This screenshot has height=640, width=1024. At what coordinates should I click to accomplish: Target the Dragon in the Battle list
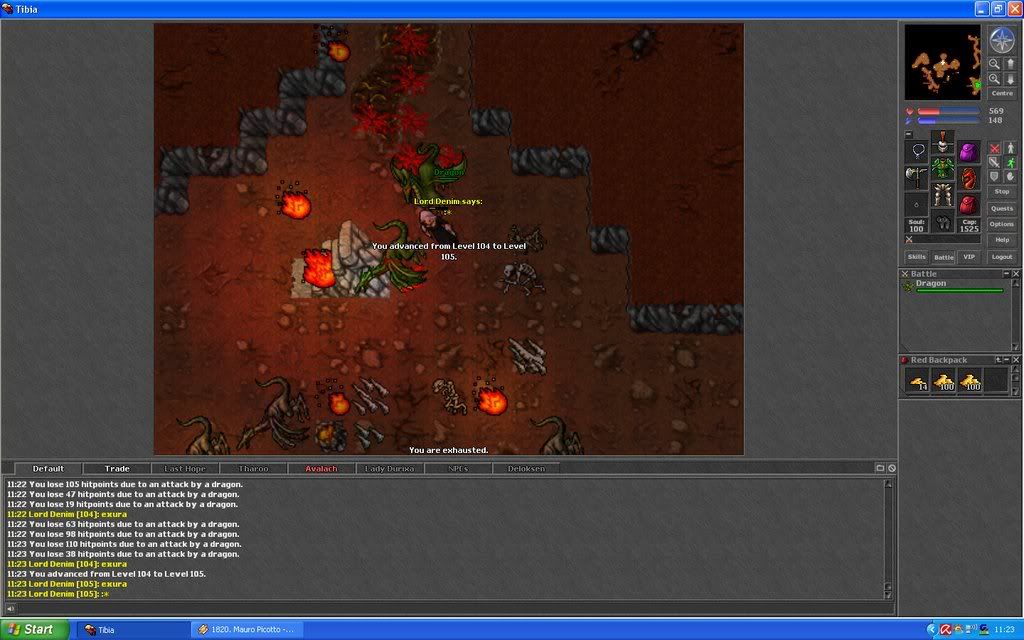point(931,284)
